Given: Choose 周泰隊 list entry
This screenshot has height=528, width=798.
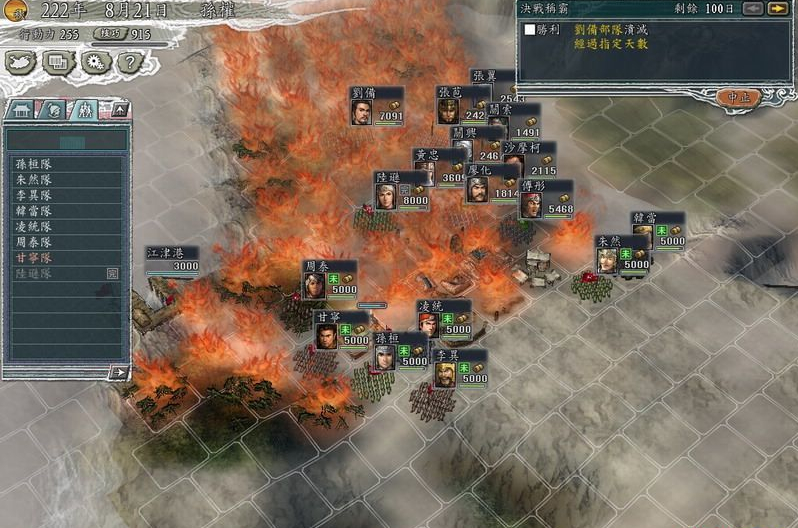Looking at the screenshot, I should 35,242.
